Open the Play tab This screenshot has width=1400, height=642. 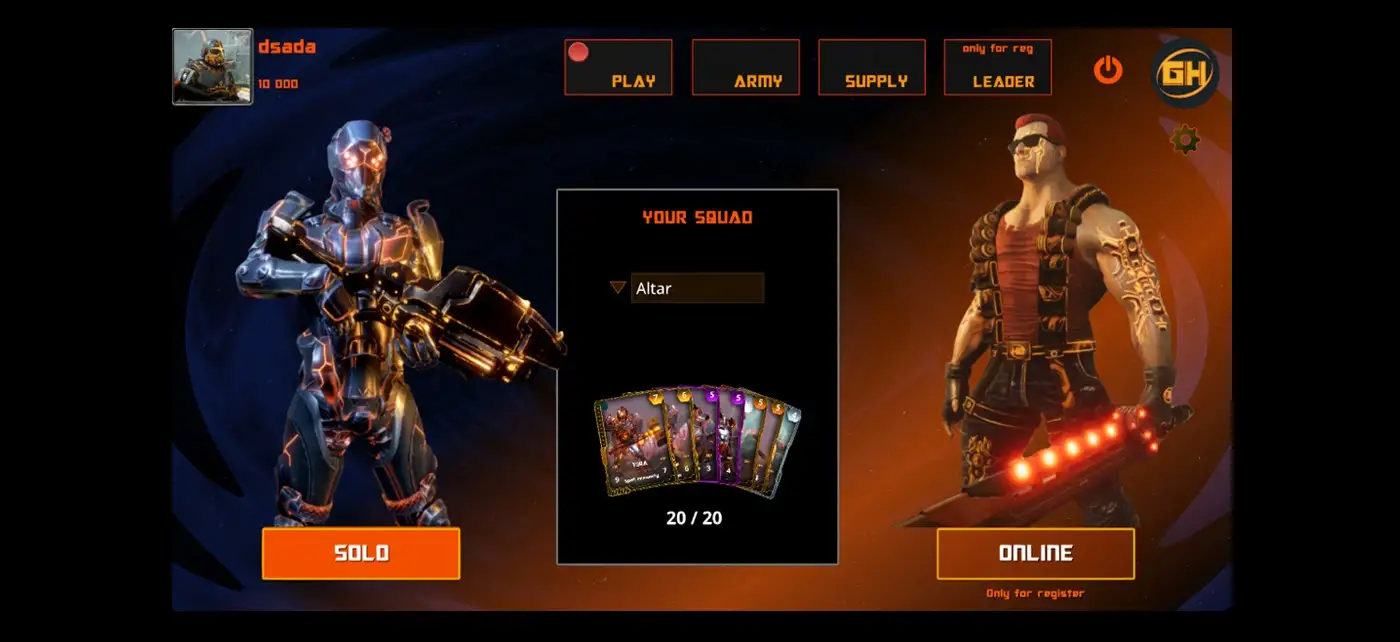pos(618,68)
